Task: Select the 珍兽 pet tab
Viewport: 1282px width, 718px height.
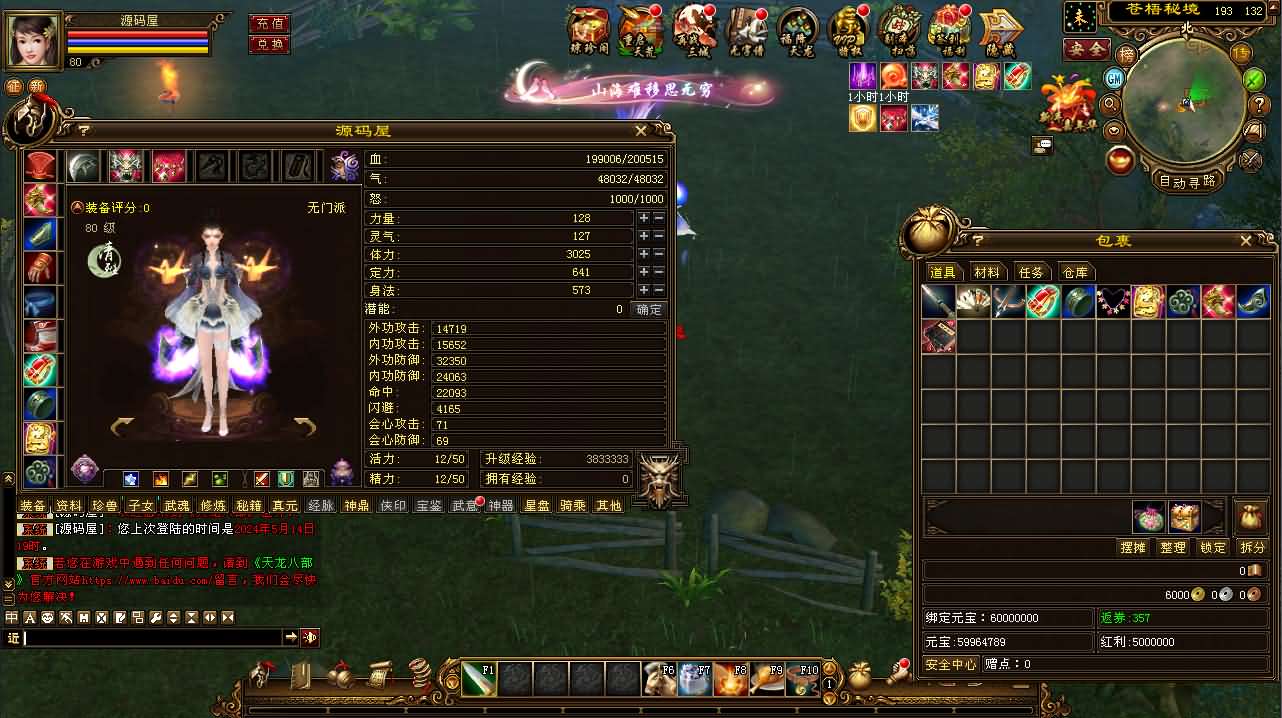Action: pyautogui.click(x=104, y=506)
